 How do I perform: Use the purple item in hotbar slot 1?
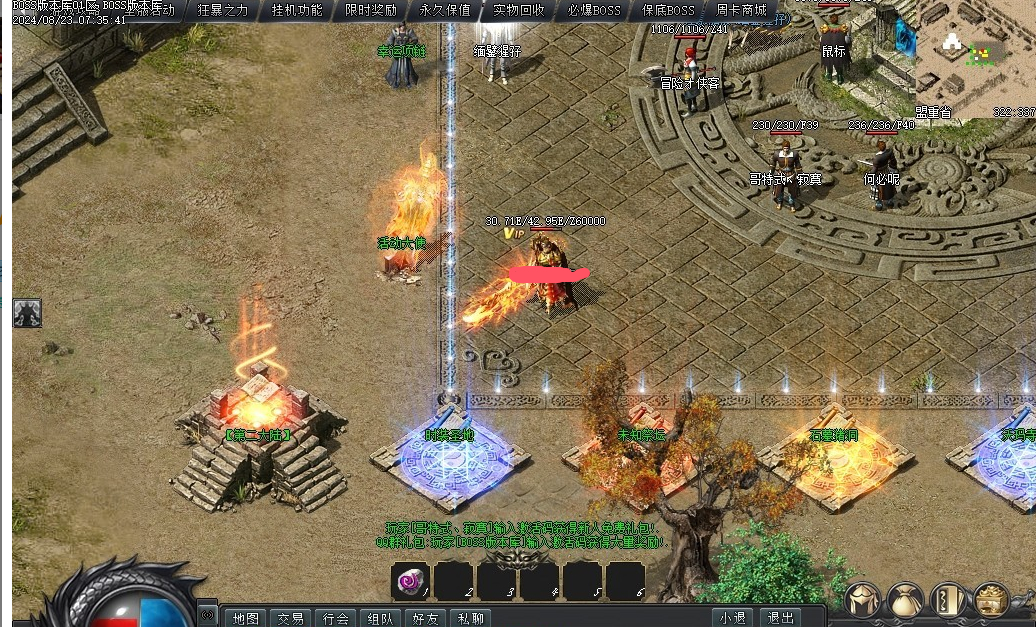tap(410, 580)
